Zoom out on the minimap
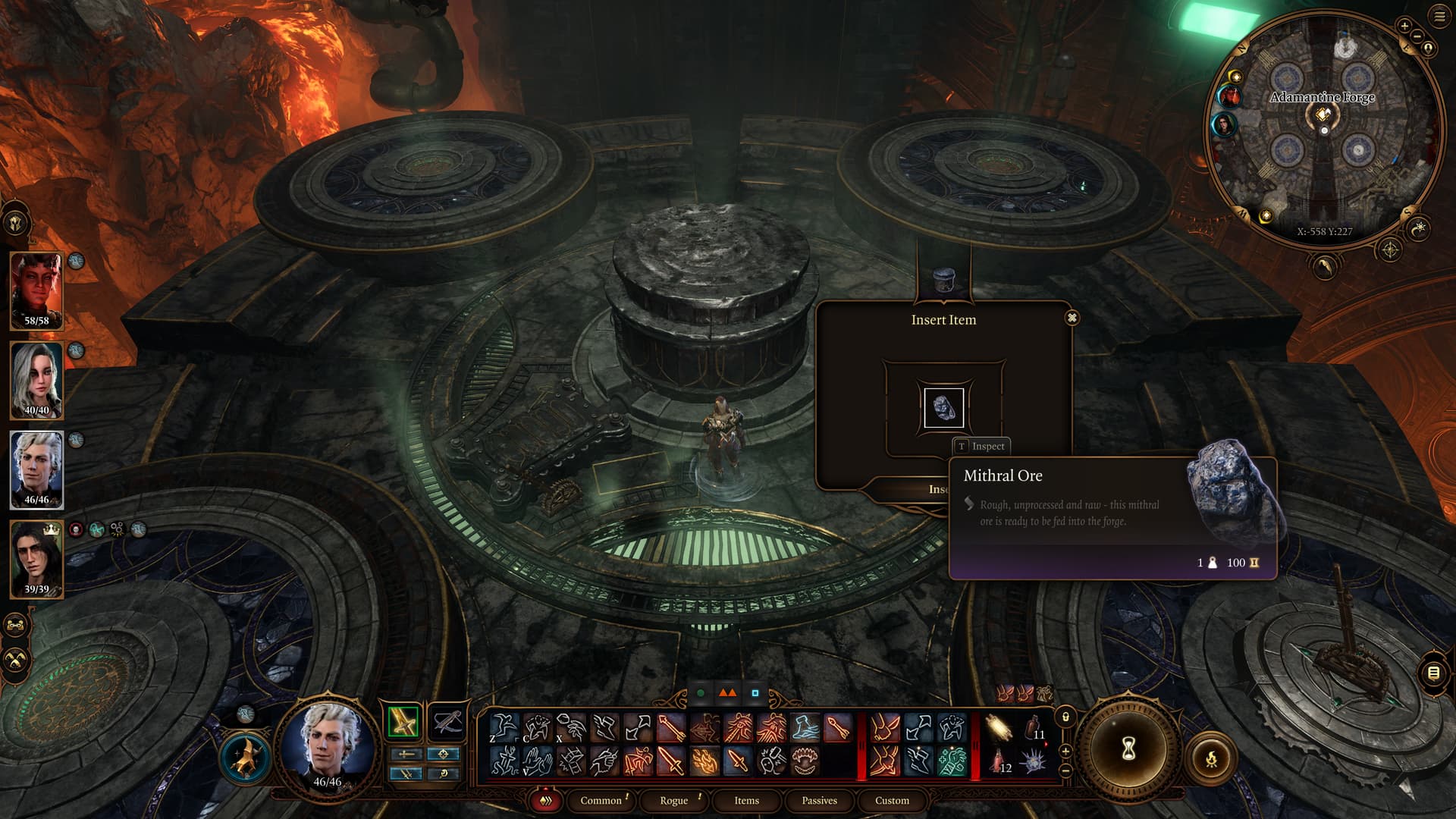 1417,37
